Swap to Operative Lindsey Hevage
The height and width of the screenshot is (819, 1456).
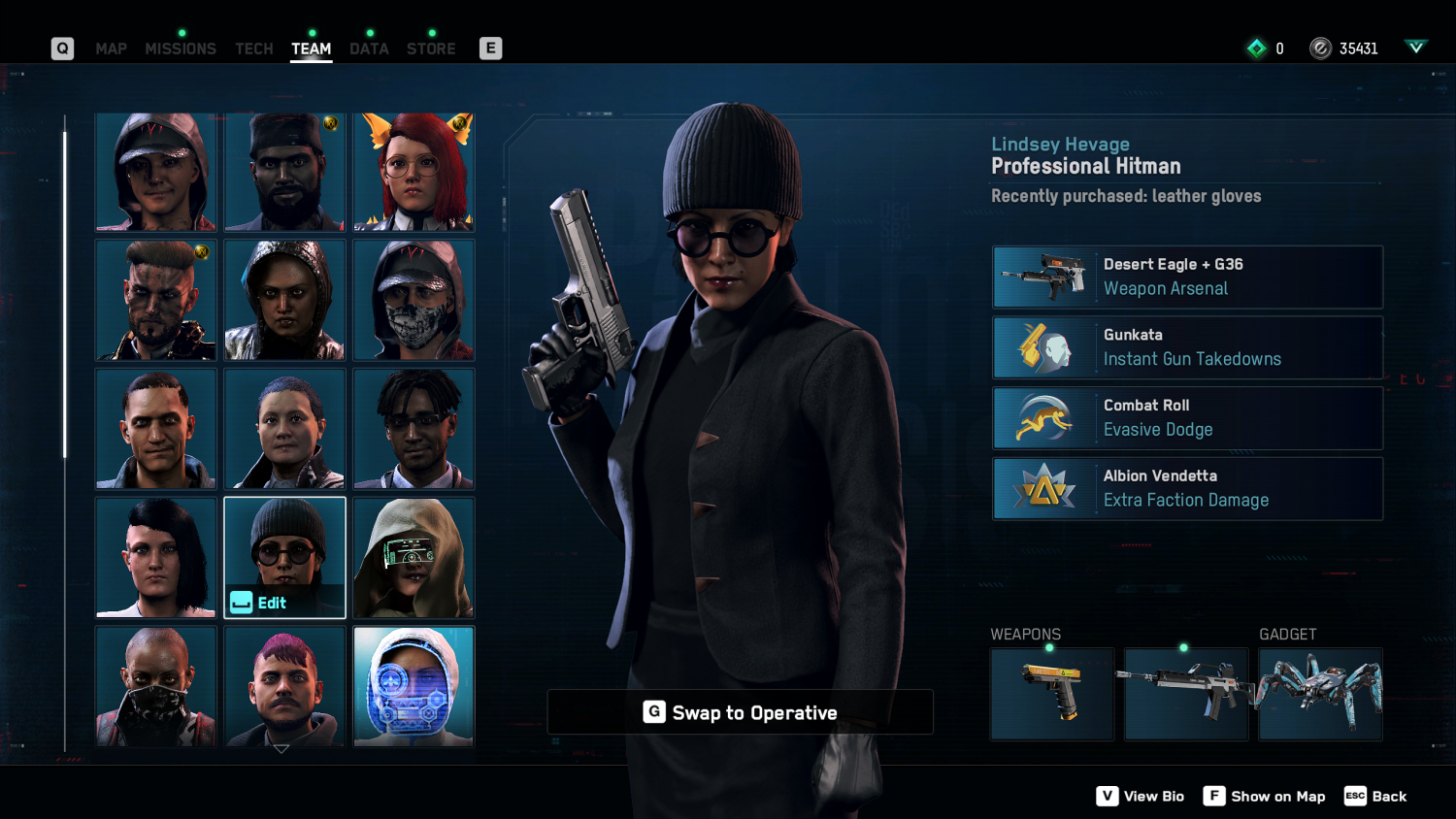coord(740,712)
